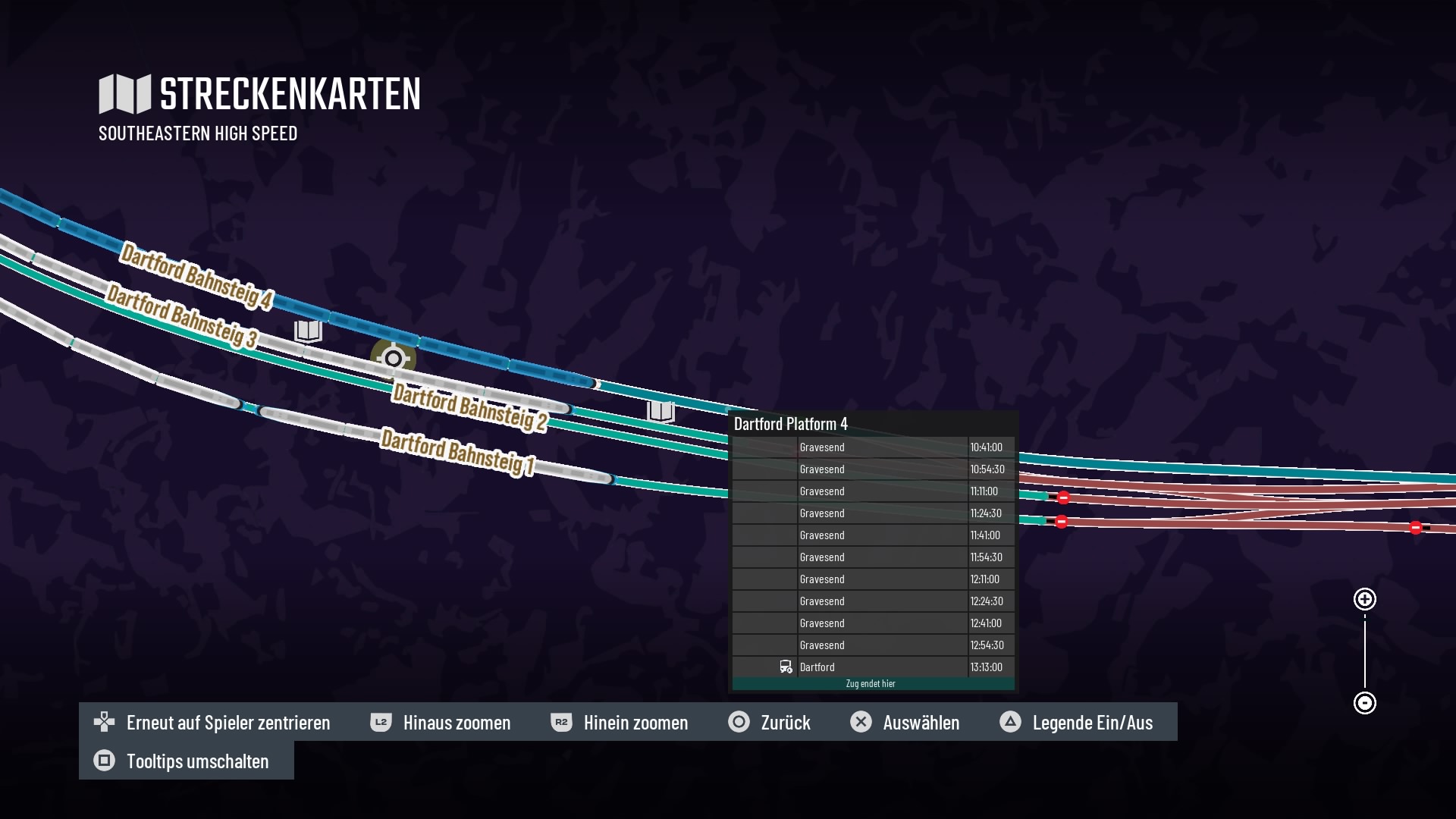This screenshot has width=1456, height=819.
Task: Select the Gravesend 12:54:30 timetable row
Action: pos(872,645)
